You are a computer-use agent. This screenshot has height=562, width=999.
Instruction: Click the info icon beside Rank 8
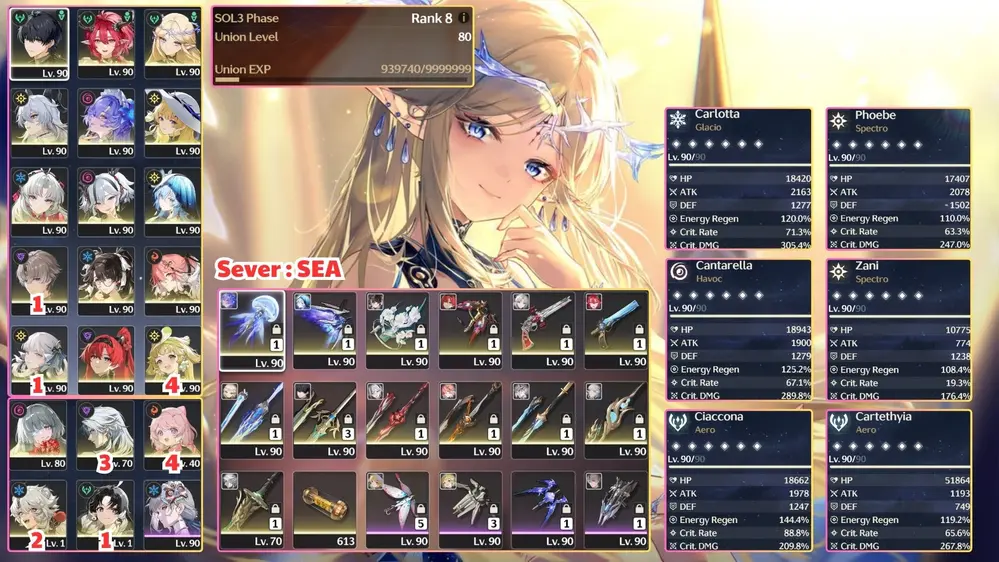pyautogui.click(x=464, y=18)
